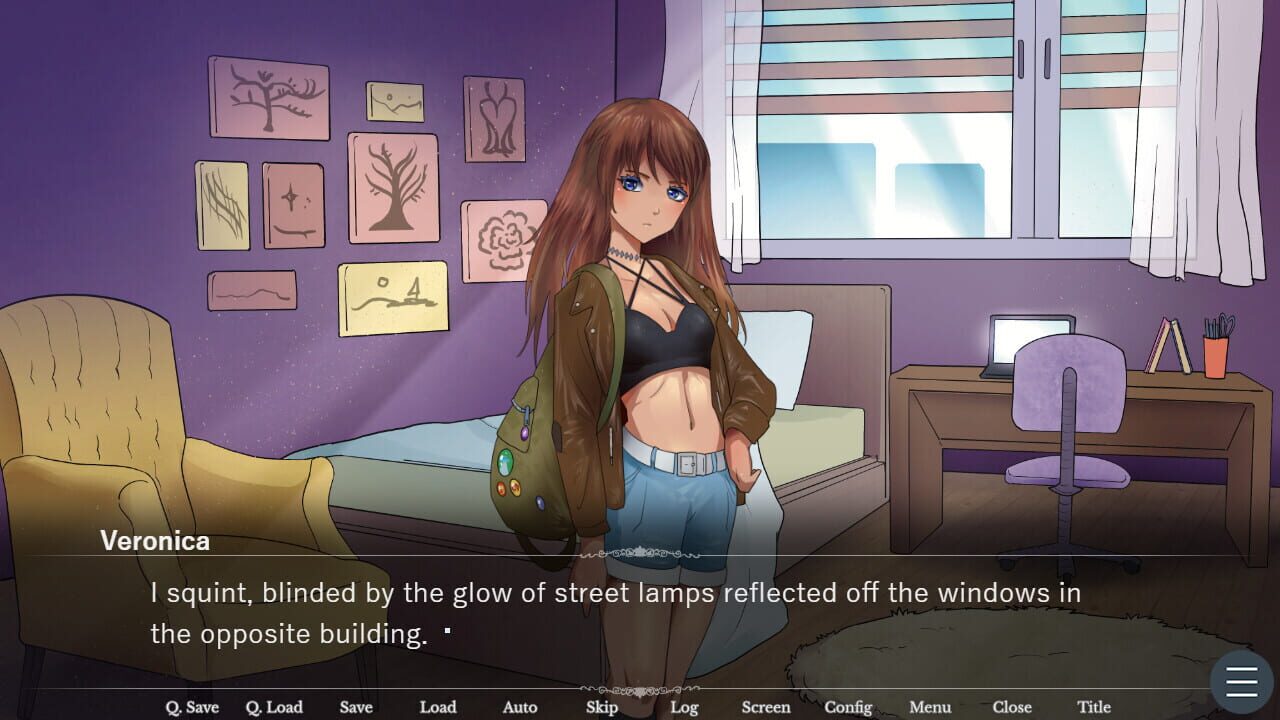Click the decorative flourish above the quick menu
Screen dimensions: 1280x720
pyautogui.click(x=640, y=688)
